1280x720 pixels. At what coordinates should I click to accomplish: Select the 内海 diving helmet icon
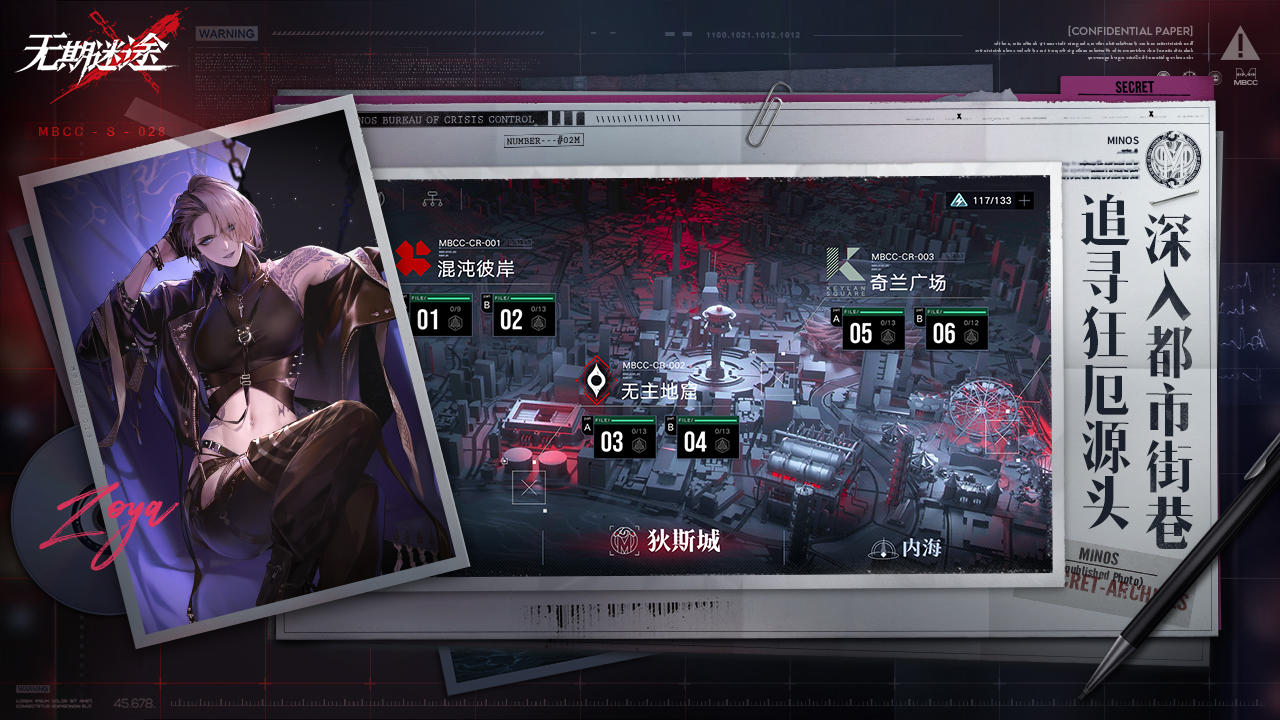pyautogui.click(x=884, y=548)
